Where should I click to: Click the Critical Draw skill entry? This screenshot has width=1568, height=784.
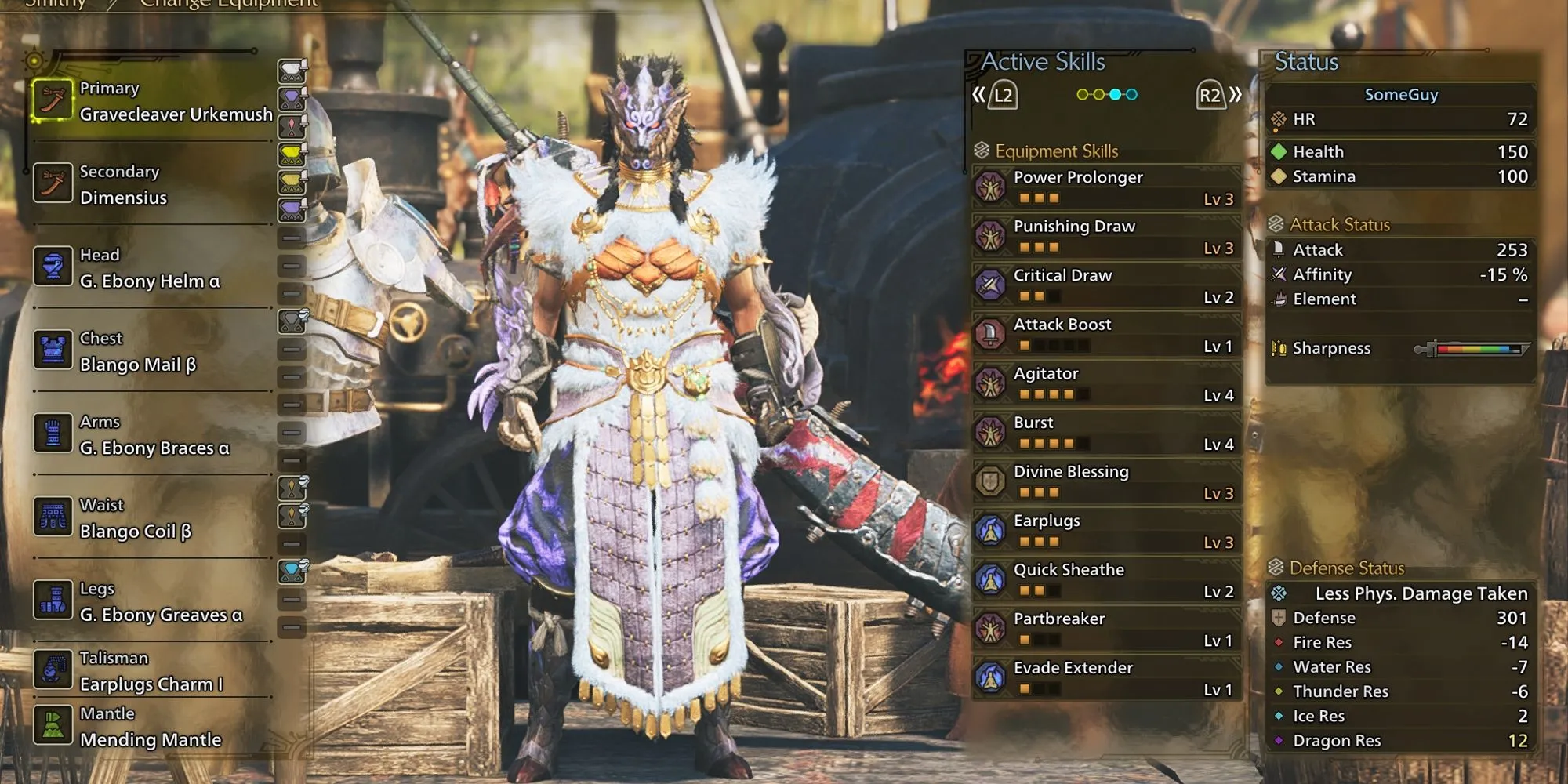(1106, 285)
